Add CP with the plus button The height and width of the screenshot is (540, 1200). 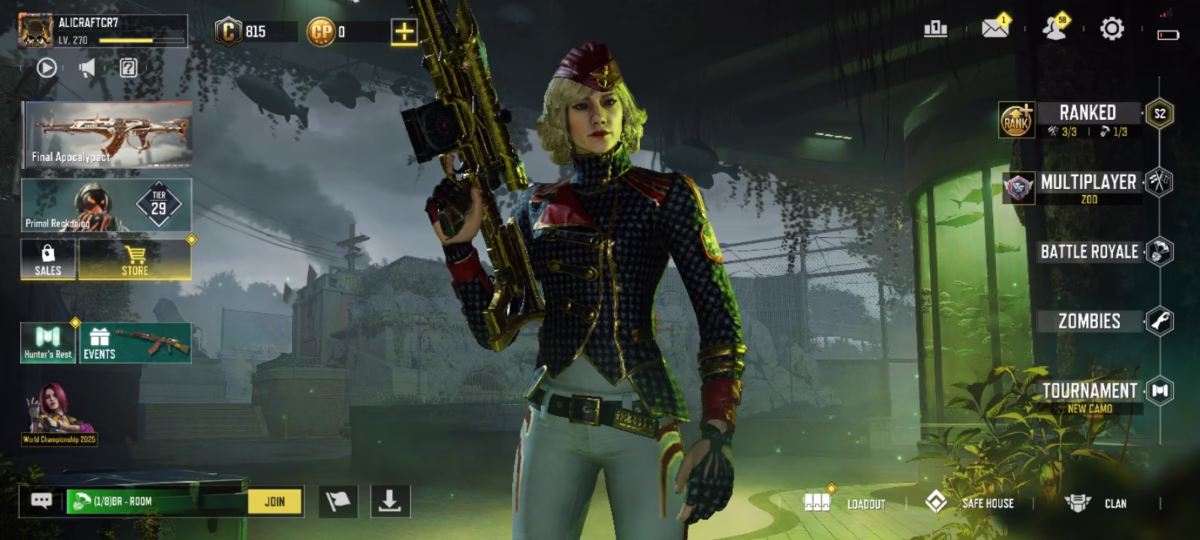pos(404,31)
